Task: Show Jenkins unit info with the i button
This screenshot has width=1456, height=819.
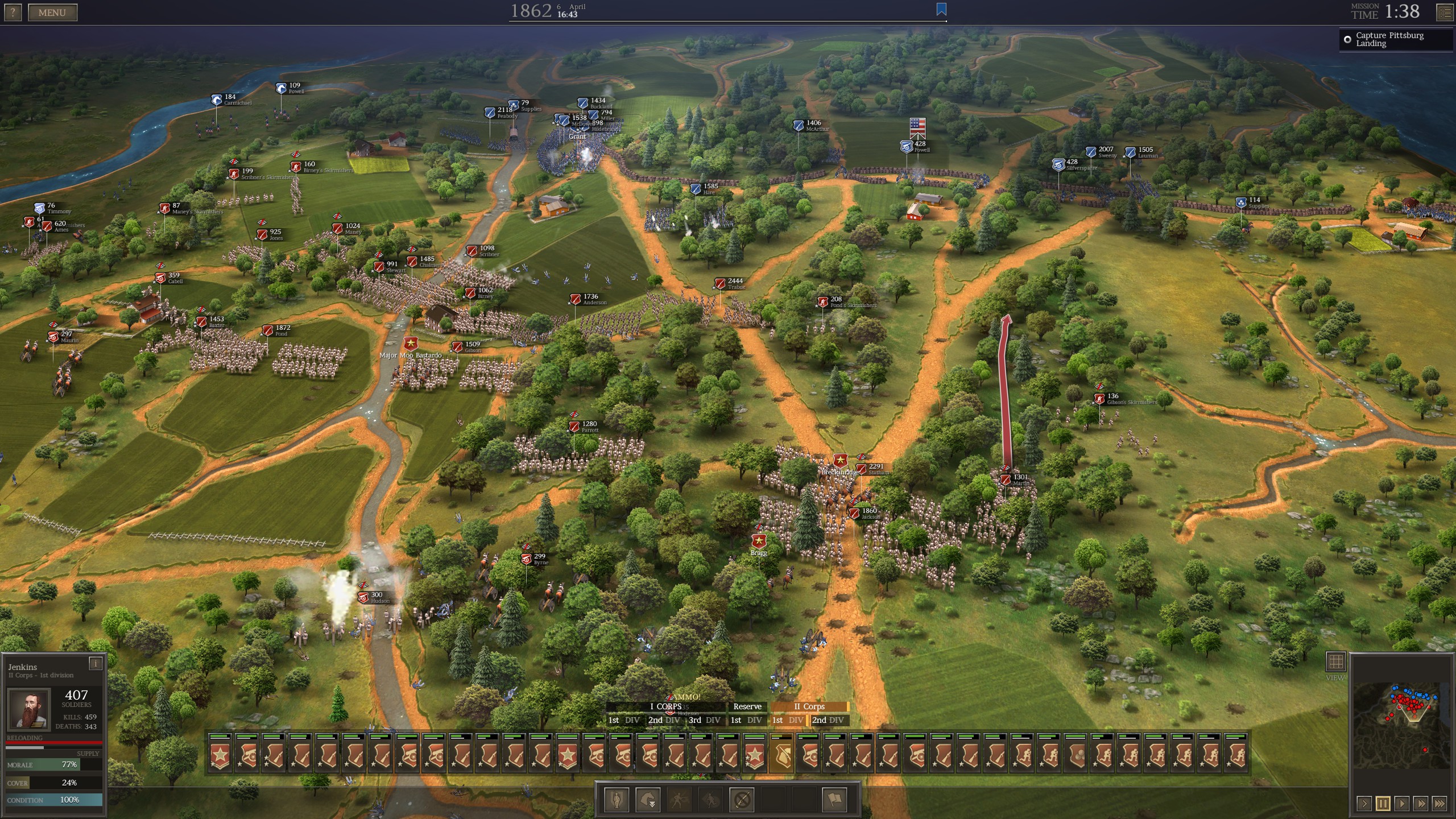Action: [96, 663]
